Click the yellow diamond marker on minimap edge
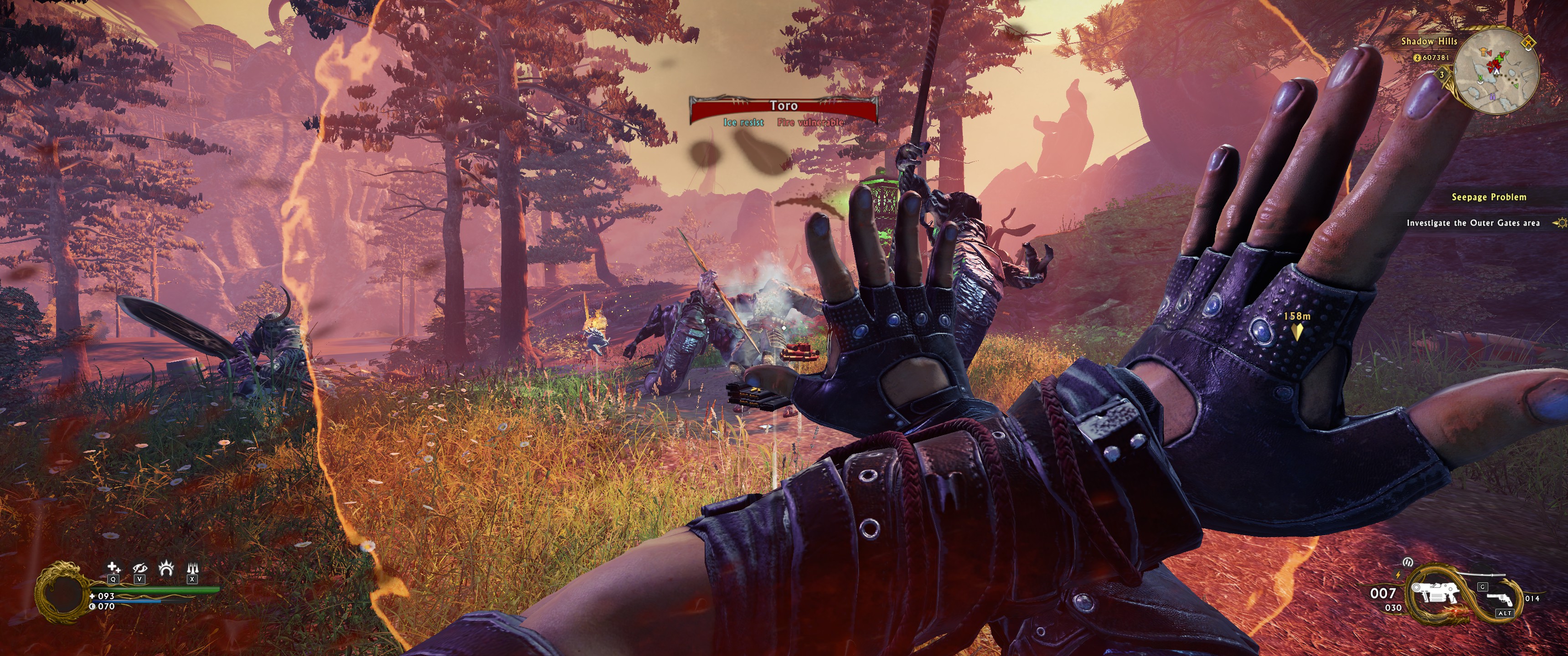The image size is (1568, 656). (1528, 43)
